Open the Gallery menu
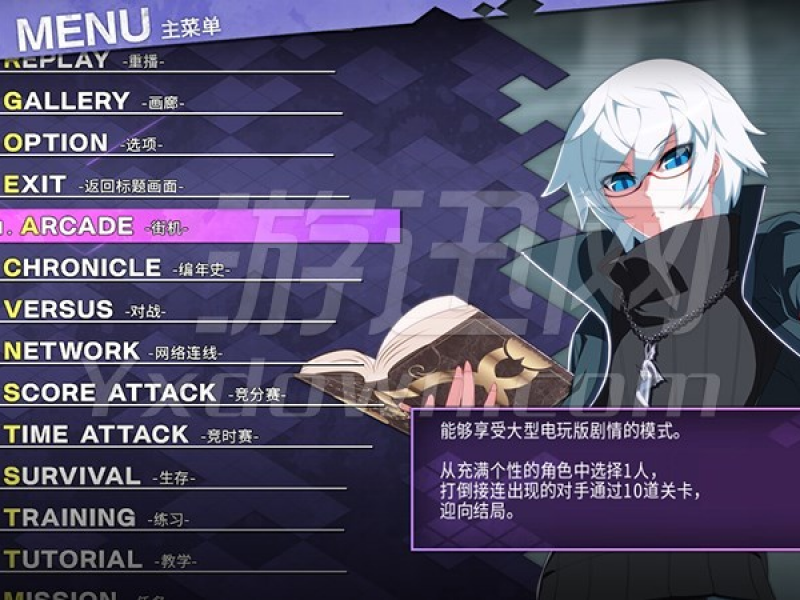800x600 pixels. pos(68,101)
